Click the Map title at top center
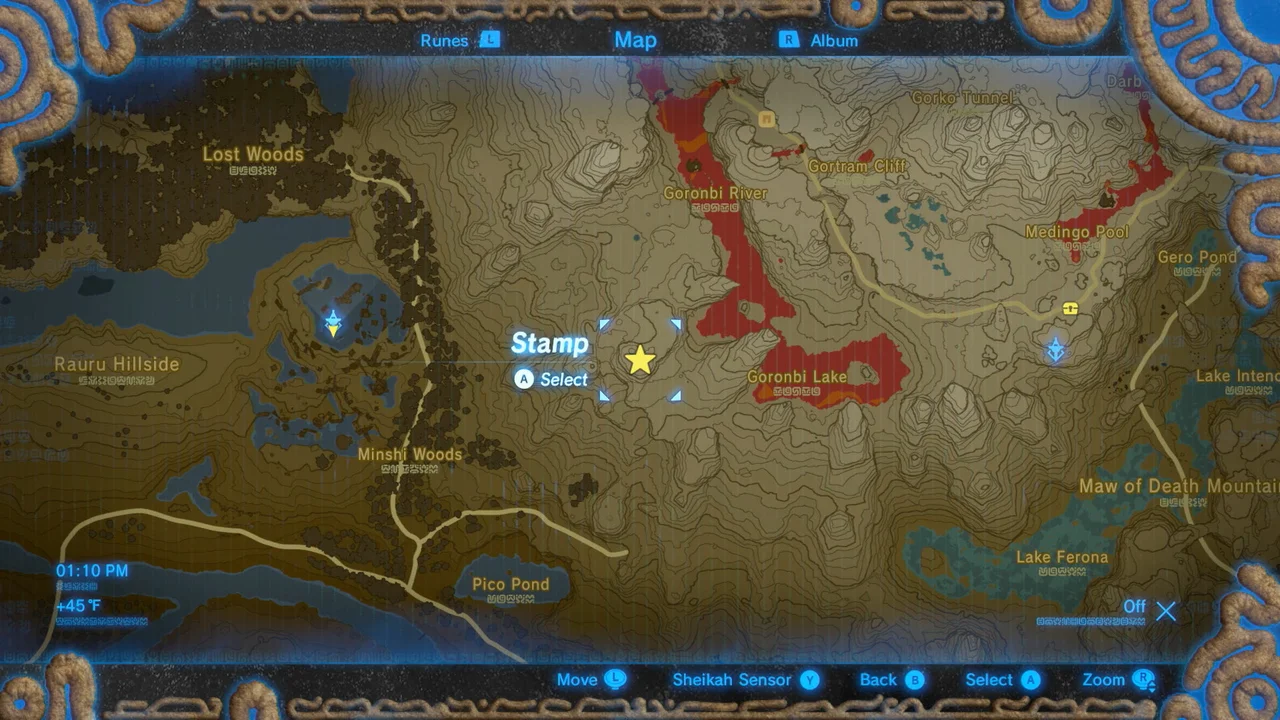Image resolution: width=1280 pixels, height=720 pixels. [635, 40]
